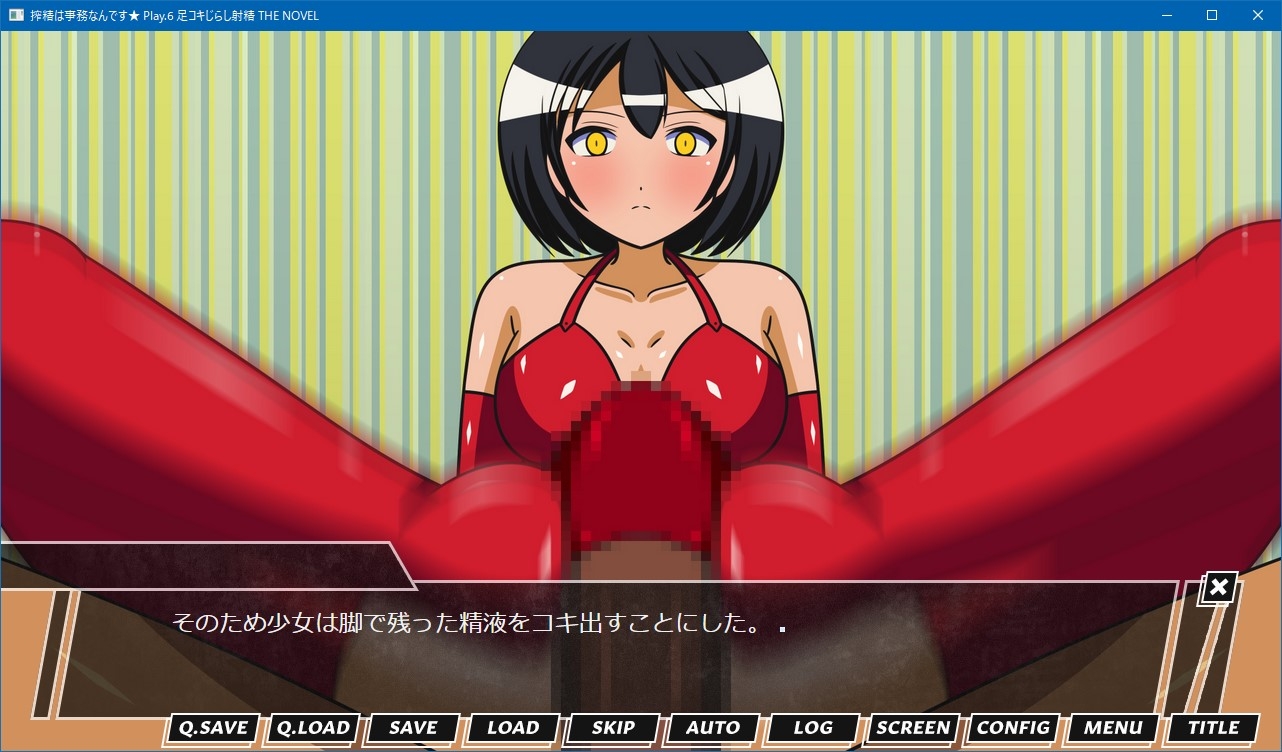Viewport: 1282px width, 752px height.
Task: Toggle AUTO text advance
Action: [713, 728]
